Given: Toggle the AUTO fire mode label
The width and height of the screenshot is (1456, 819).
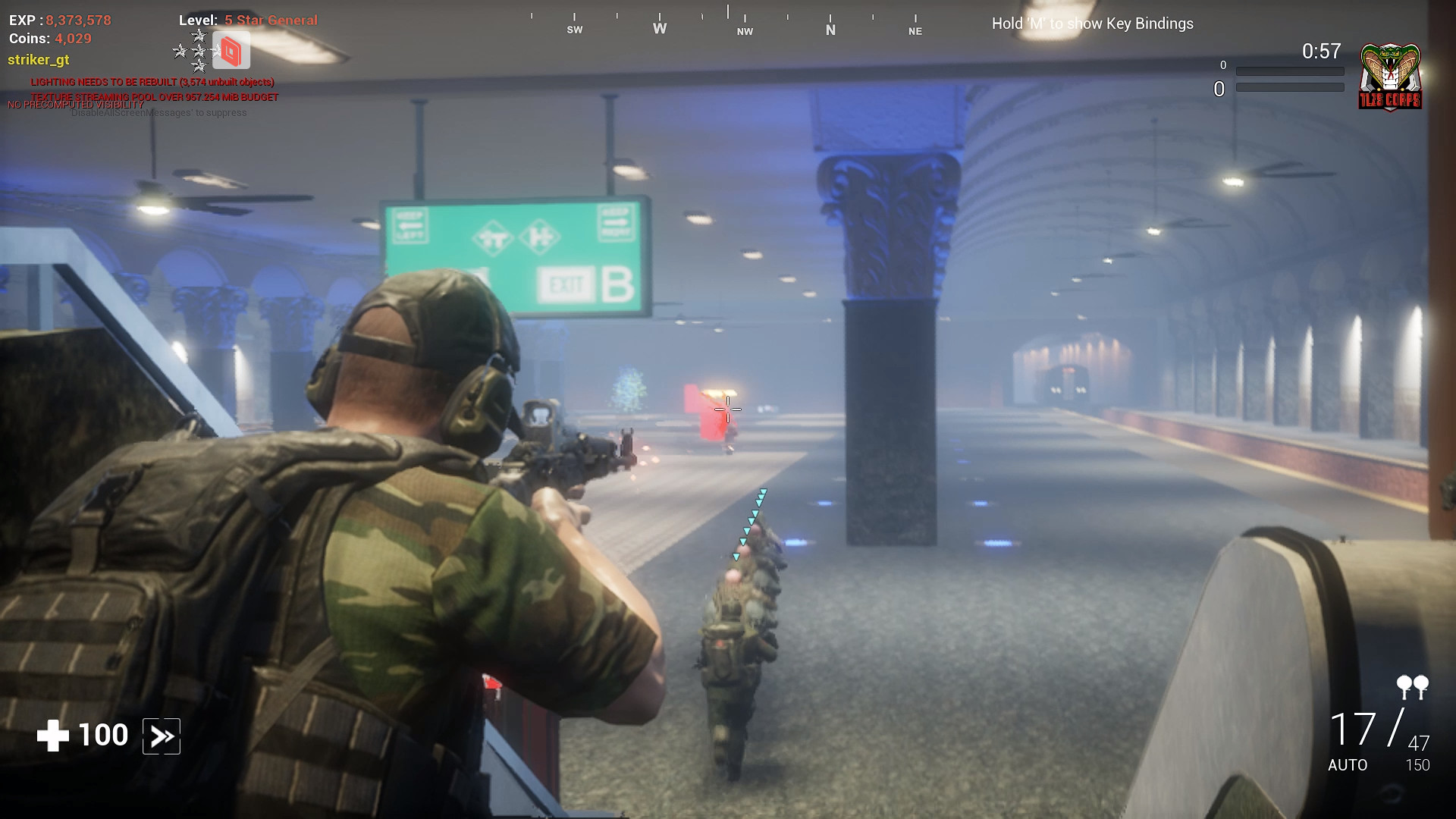Looking at the screenshot, I should click(x=1348, y=766).
